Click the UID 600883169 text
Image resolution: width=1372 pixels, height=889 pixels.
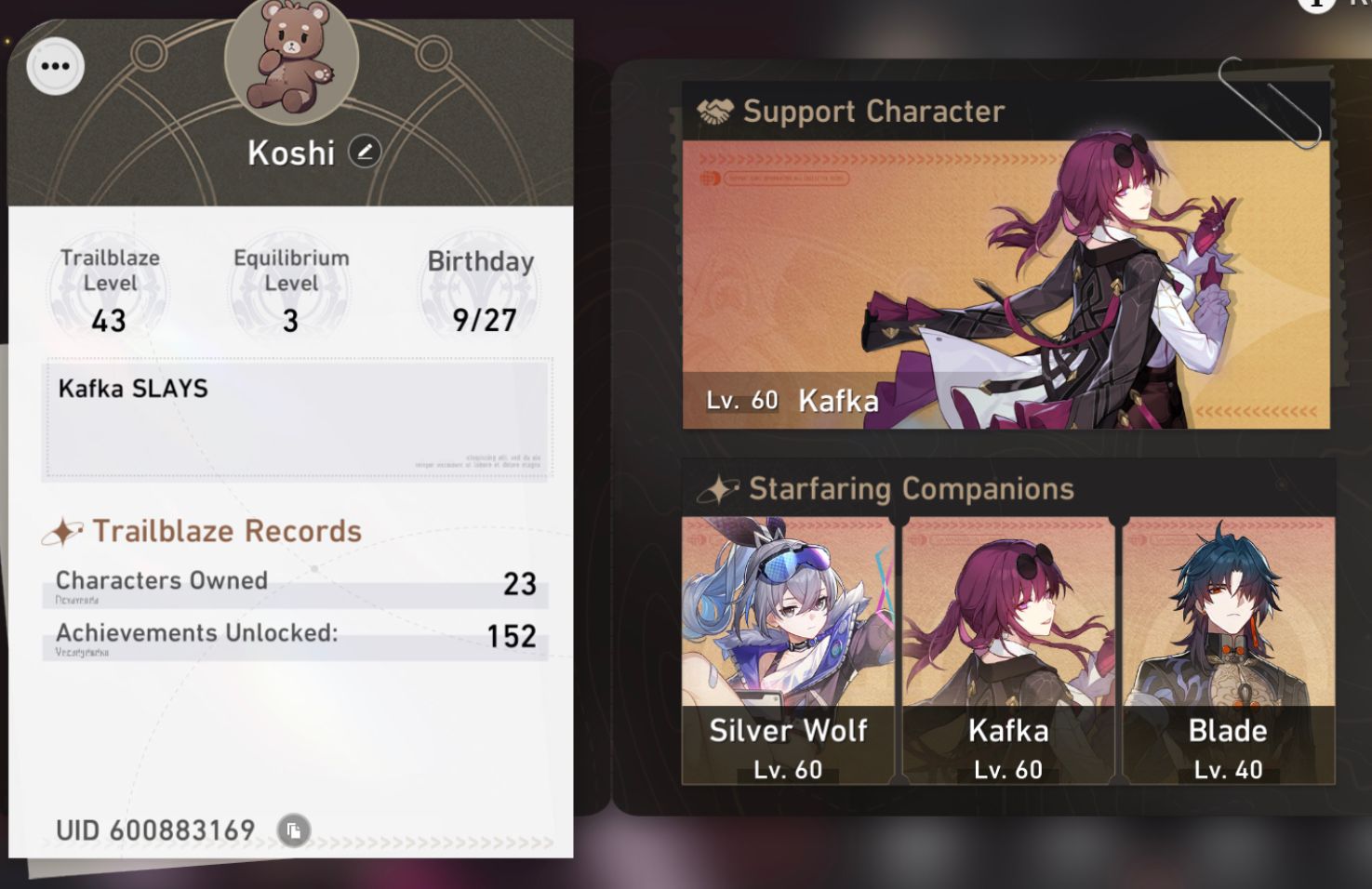coord(155,830)
